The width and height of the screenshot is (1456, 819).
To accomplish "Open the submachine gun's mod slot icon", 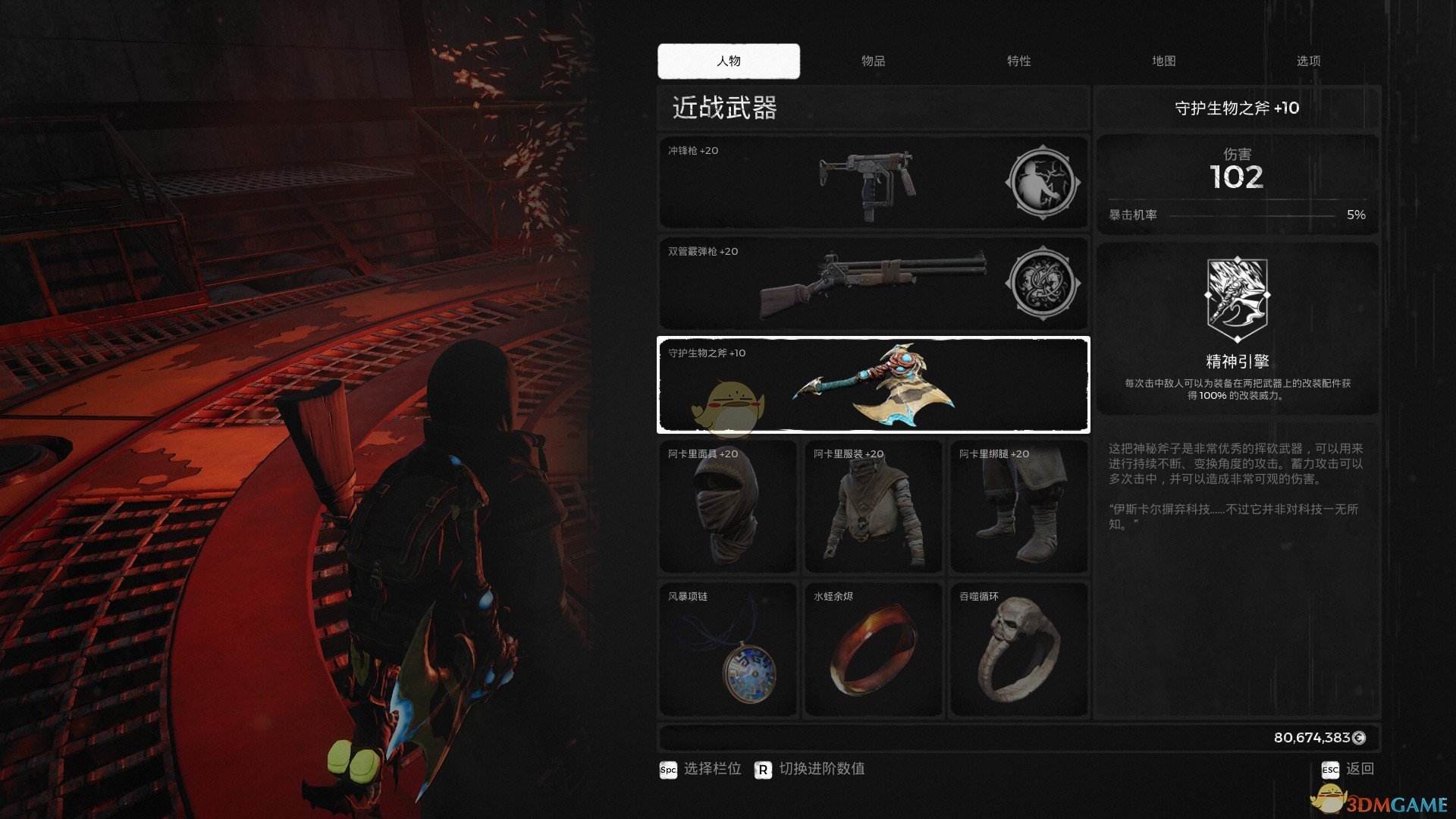I will [x=1042, y=183].
